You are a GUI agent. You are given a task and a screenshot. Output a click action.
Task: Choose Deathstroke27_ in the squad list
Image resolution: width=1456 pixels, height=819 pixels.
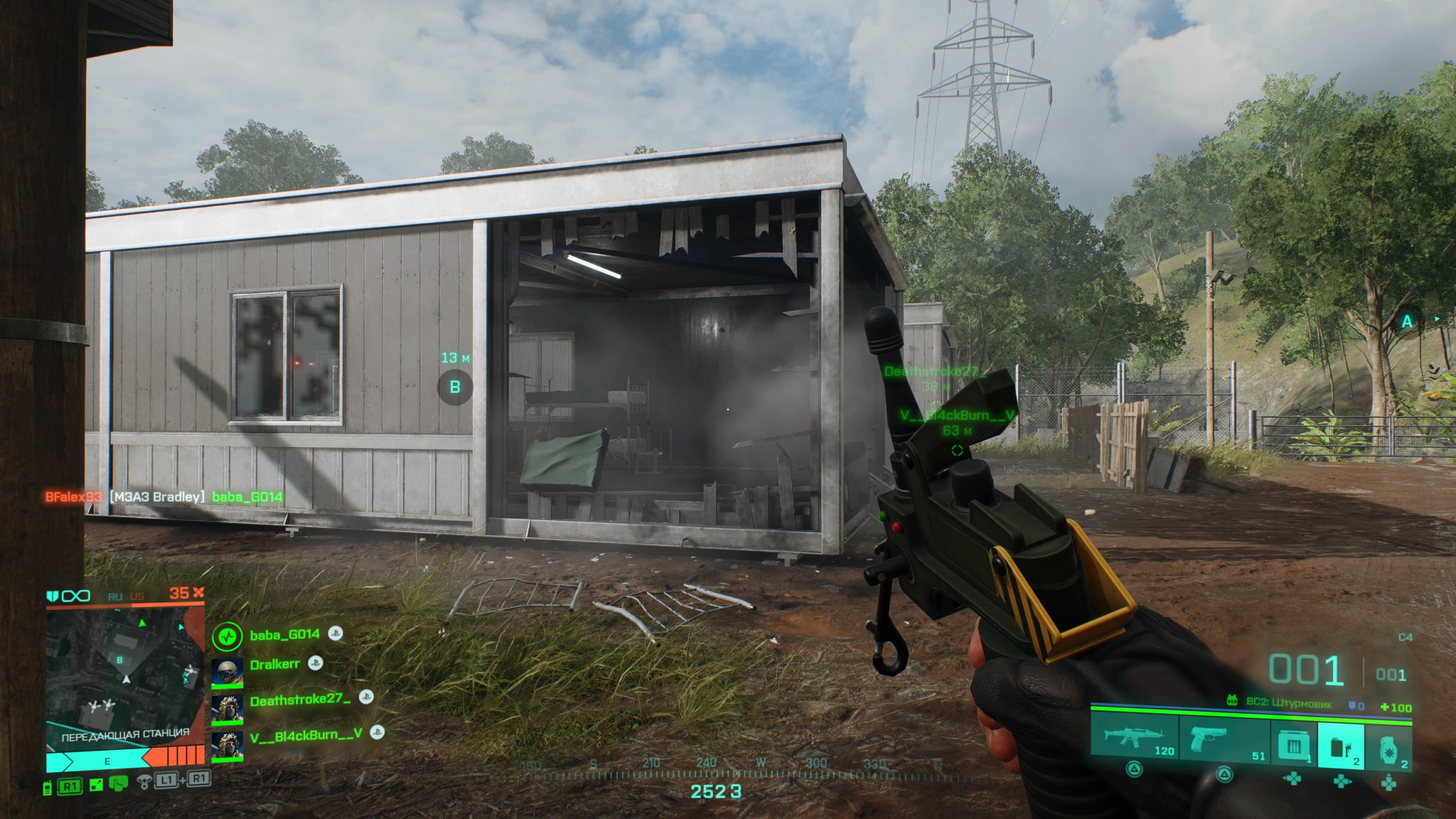[x=299, y=700]
